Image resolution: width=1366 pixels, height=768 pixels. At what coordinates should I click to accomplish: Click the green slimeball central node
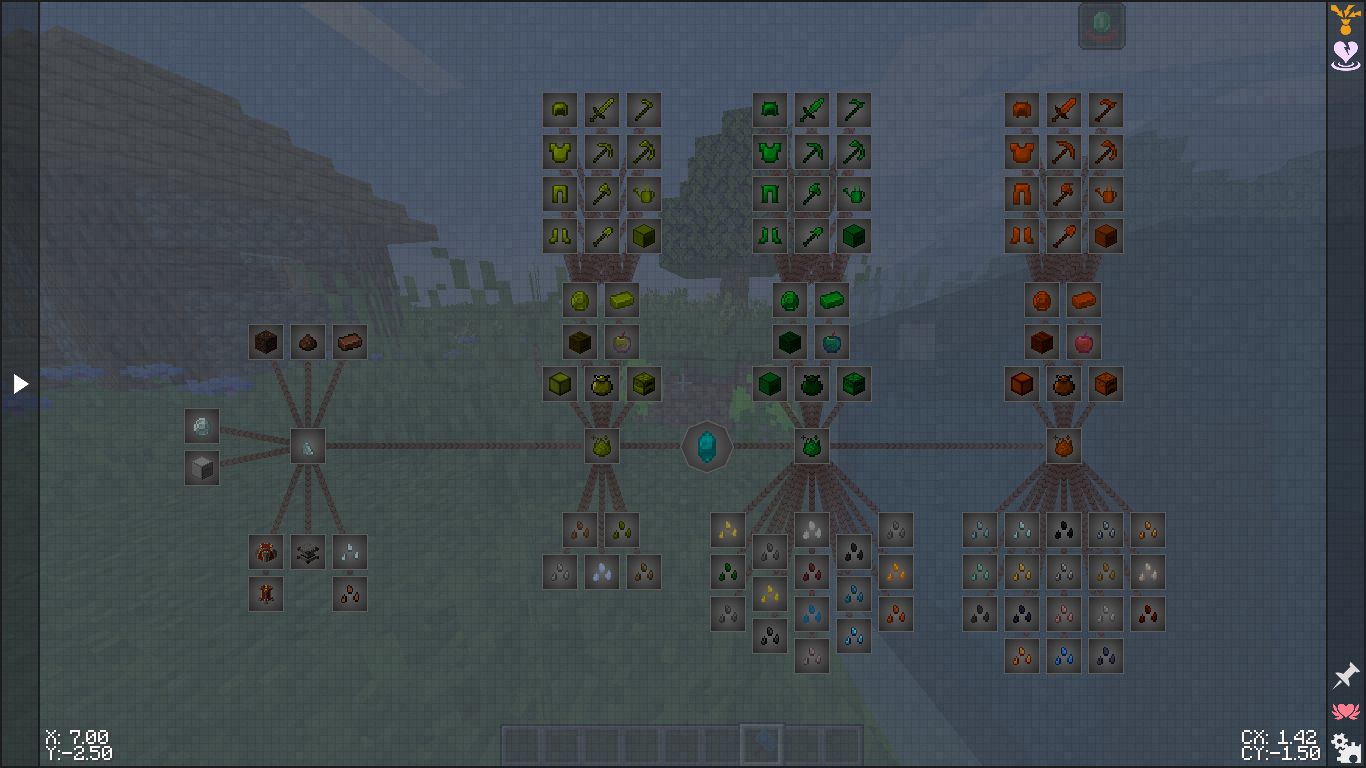coord(811,447)
